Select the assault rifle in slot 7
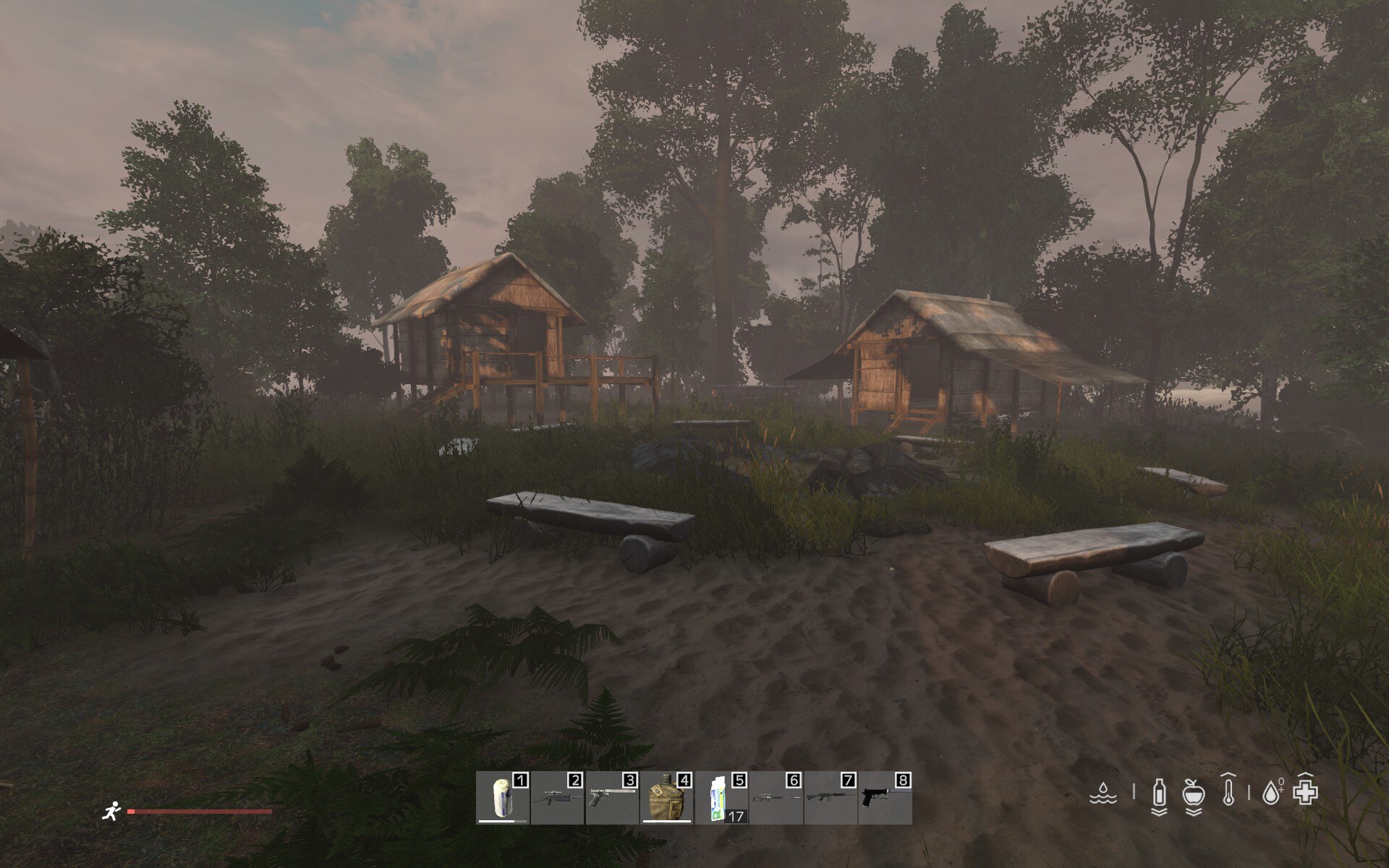Image resolution: width=1389 pixels, height=868 pixels. click(x=831, y=799)
